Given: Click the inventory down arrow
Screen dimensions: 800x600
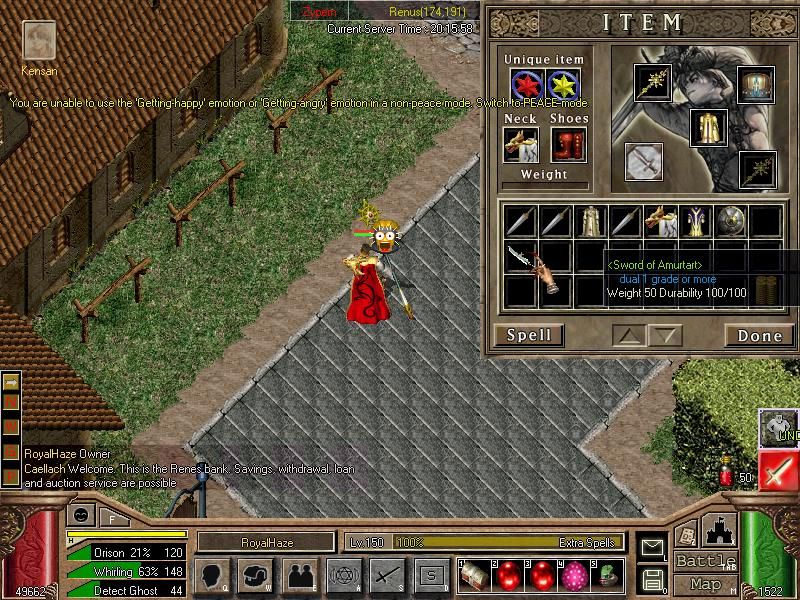Looking at the screenshot, I should coord(665,335).
